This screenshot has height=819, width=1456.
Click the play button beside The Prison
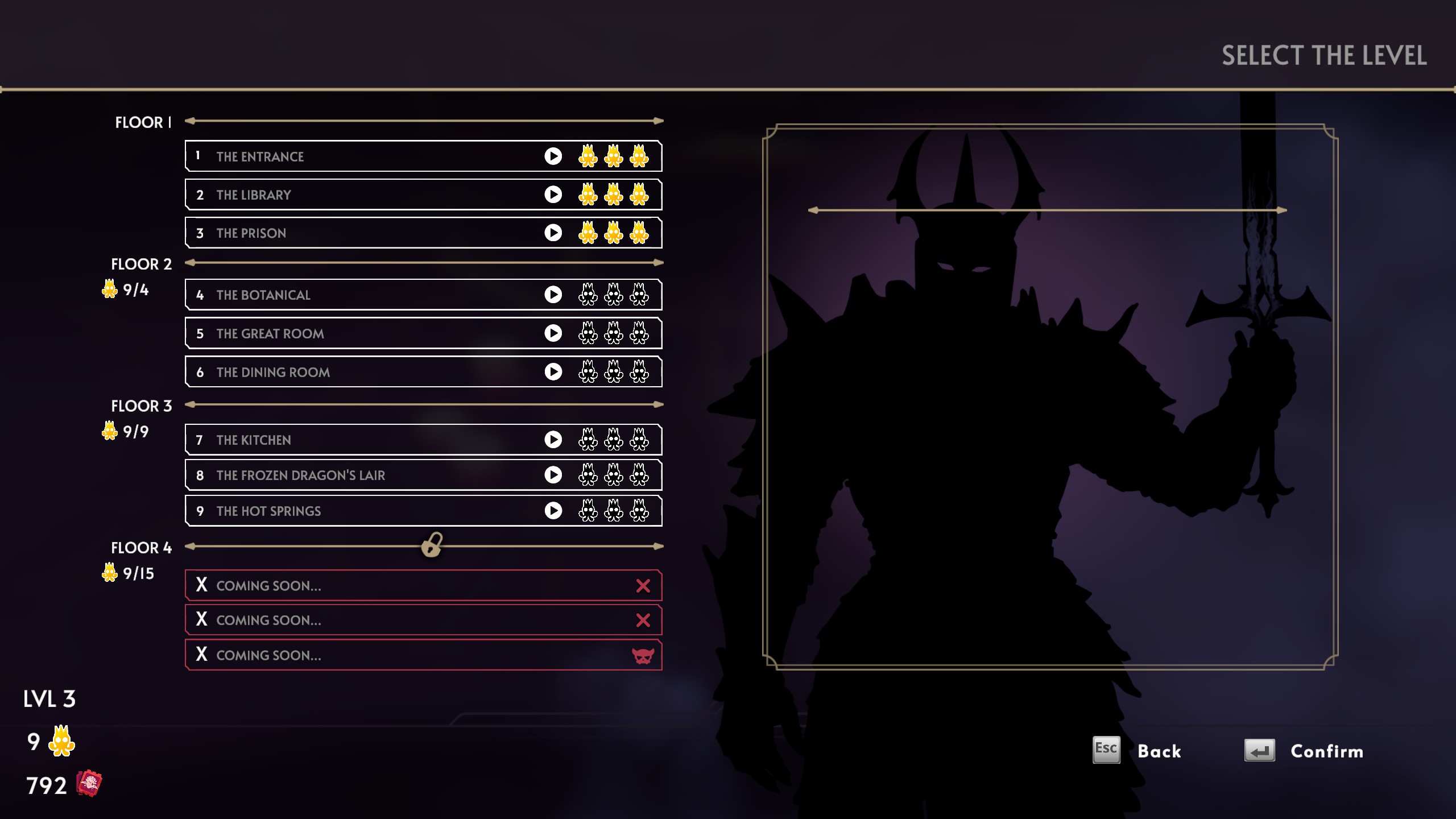click(552, 232)
